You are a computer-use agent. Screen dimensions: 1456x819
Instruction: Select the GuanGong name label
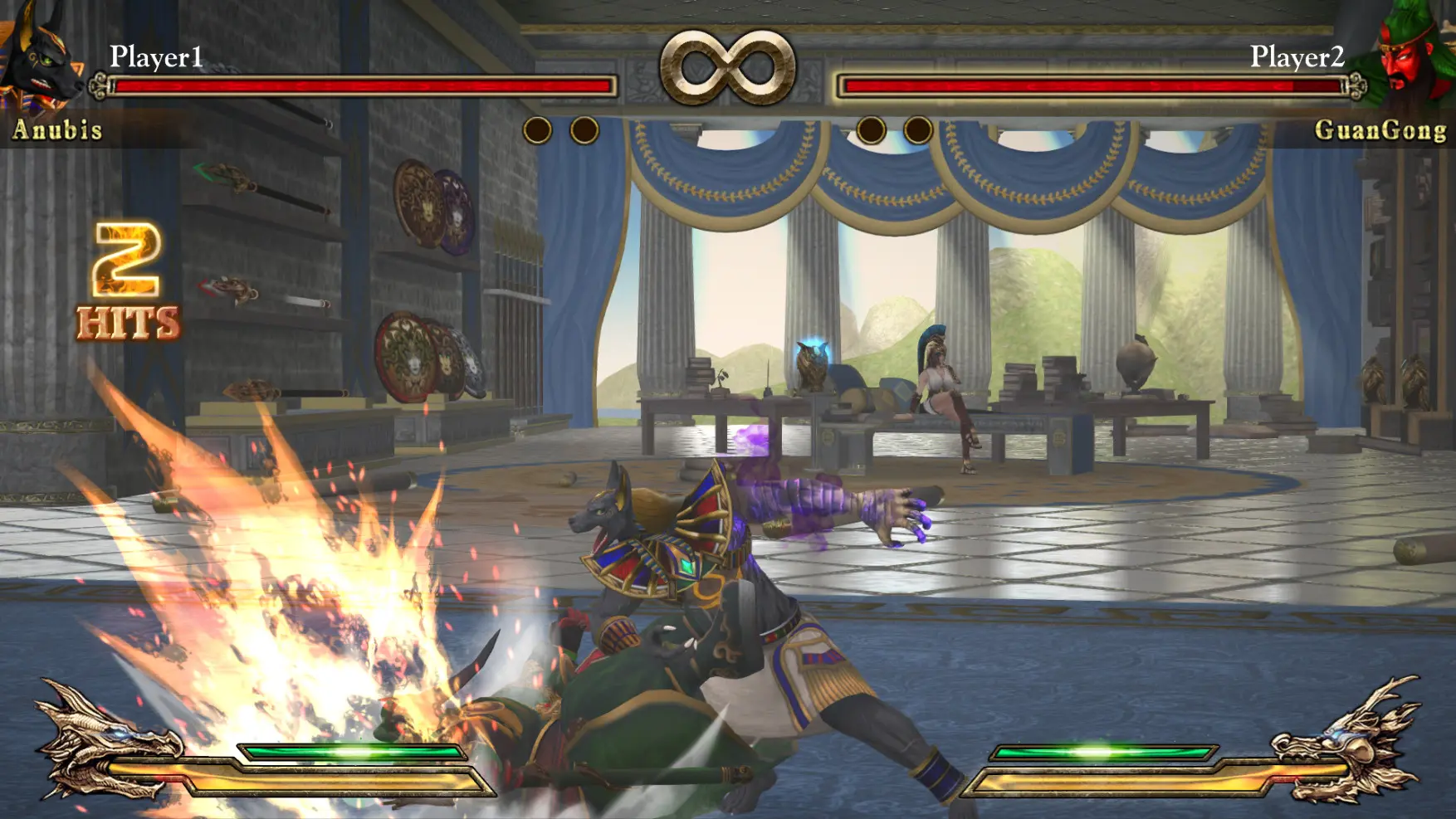pos(1380,129)
